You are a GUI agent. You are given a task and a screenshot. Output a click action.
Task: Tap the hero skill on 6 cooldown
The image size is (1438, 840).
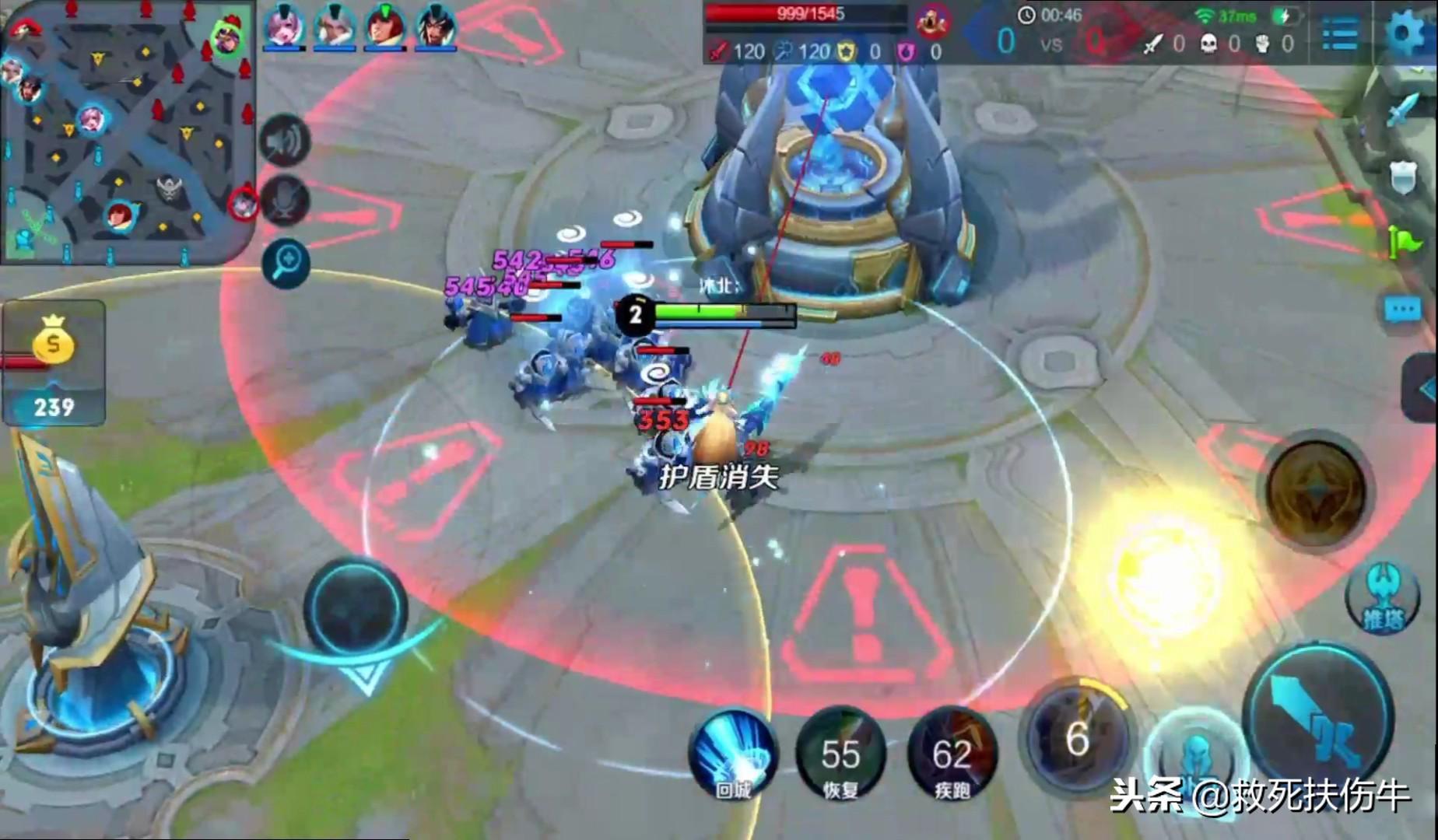1077,737
